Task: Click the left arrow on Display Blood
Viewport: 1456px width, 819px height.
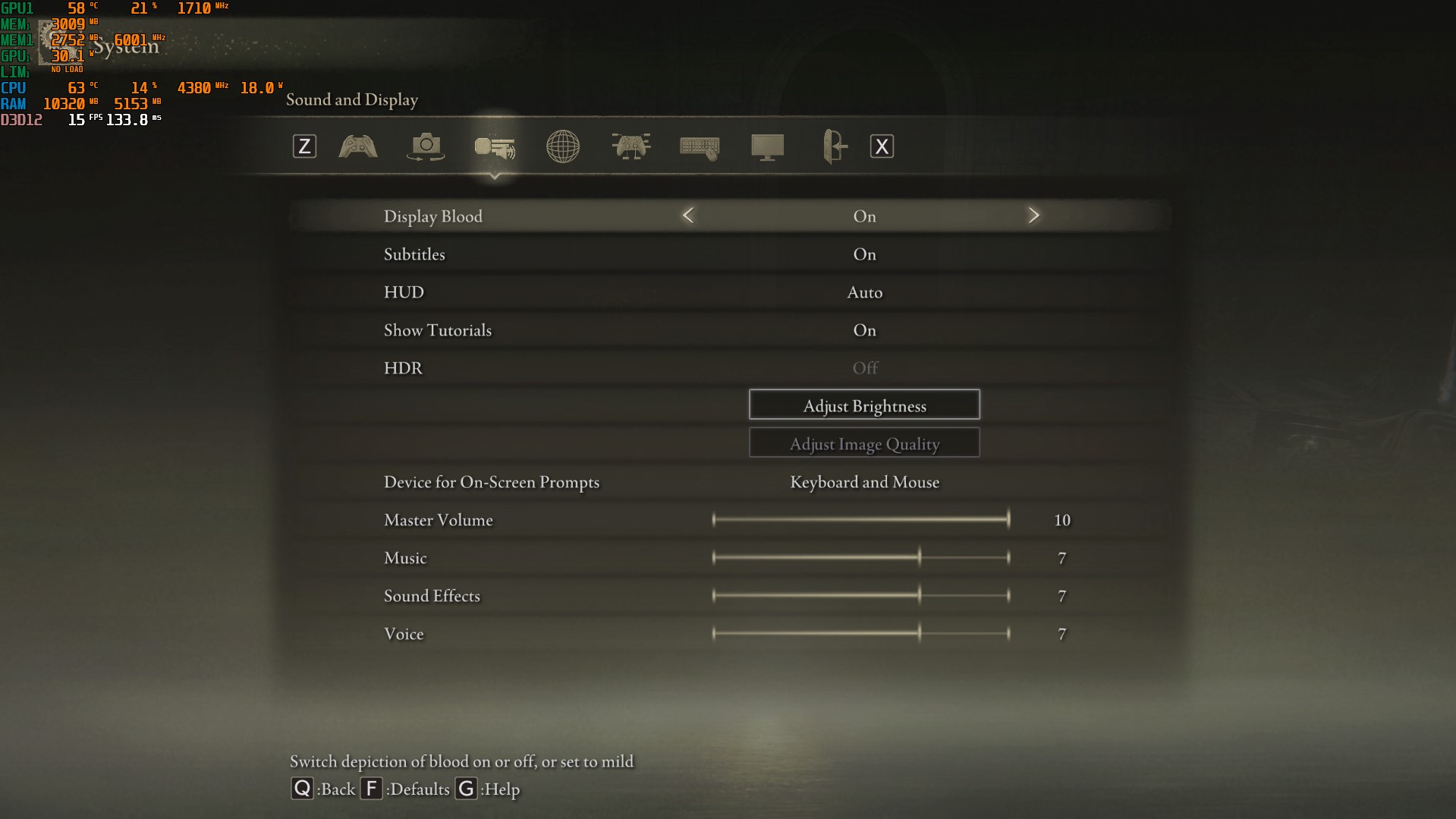Action: (687, 216)
